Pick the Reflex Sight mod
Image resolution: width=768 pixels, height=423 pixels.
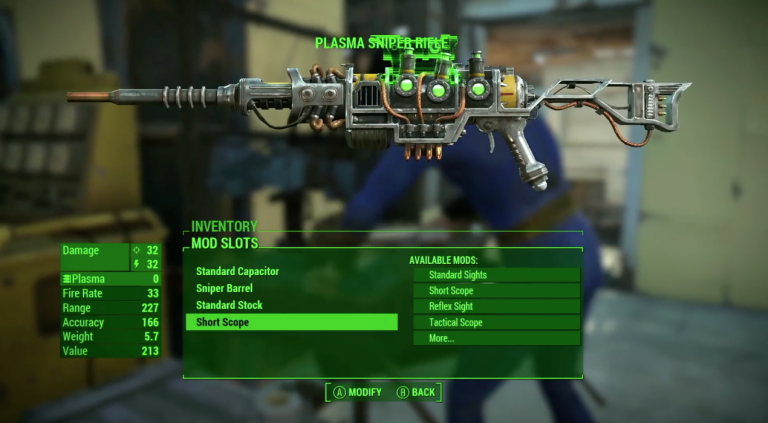pos(496,306)
